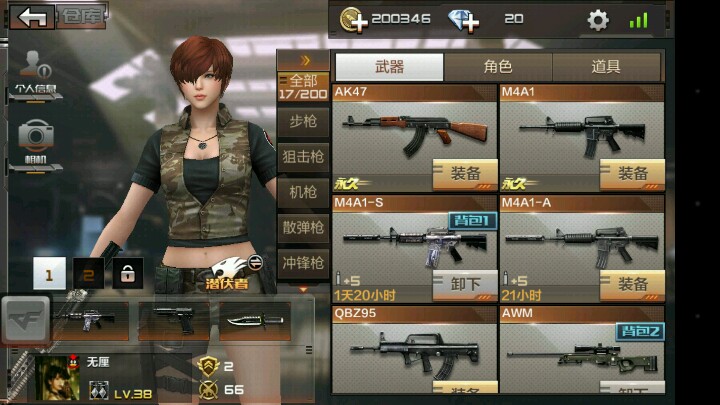Filter by 冲锋枪 submachine gun category
Viewport: 720px width, 405px height.
(302, 262)
